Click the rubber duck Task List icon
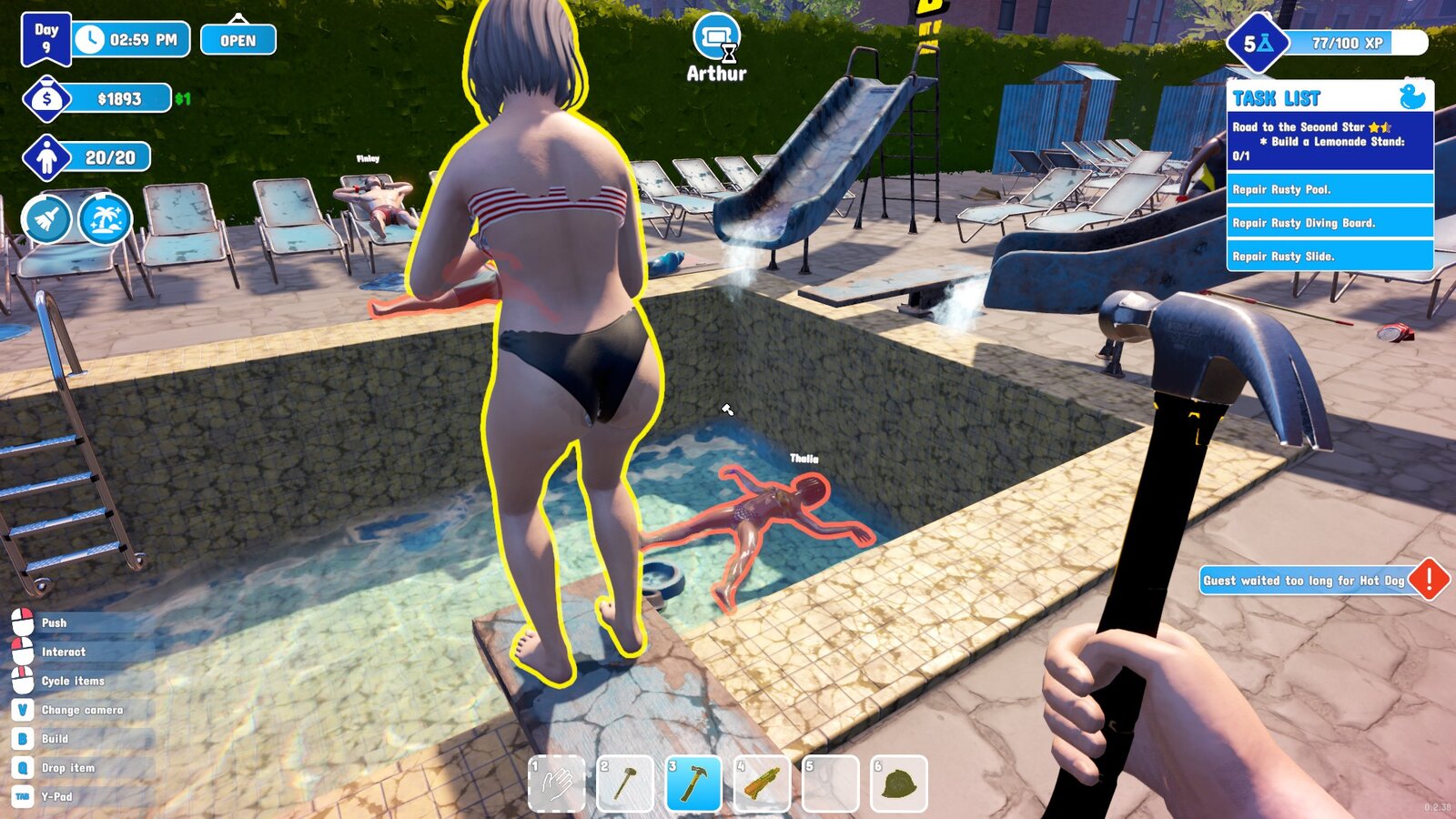Screen dimensions: 1456x819 [x=1411, y=96]
